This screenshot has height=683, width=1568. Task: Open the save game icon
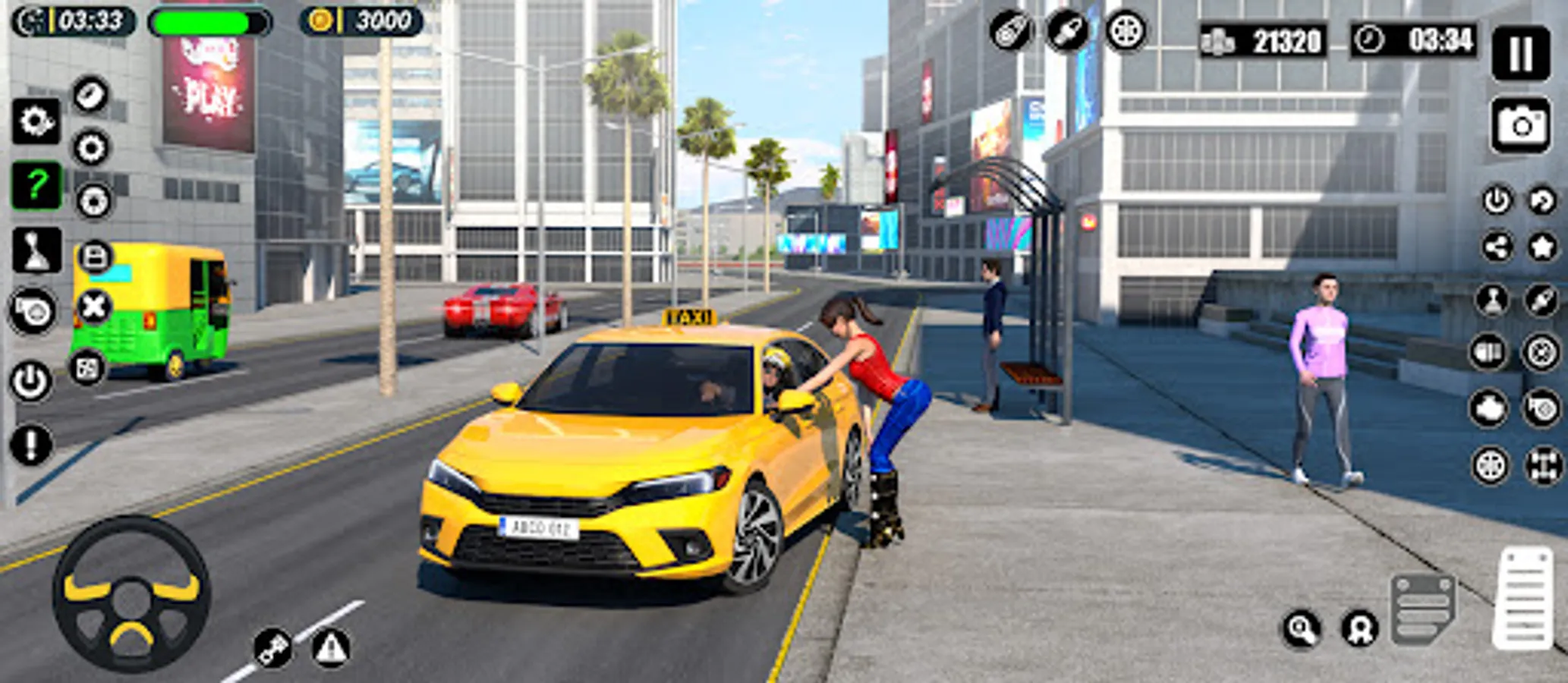[93, 254]
